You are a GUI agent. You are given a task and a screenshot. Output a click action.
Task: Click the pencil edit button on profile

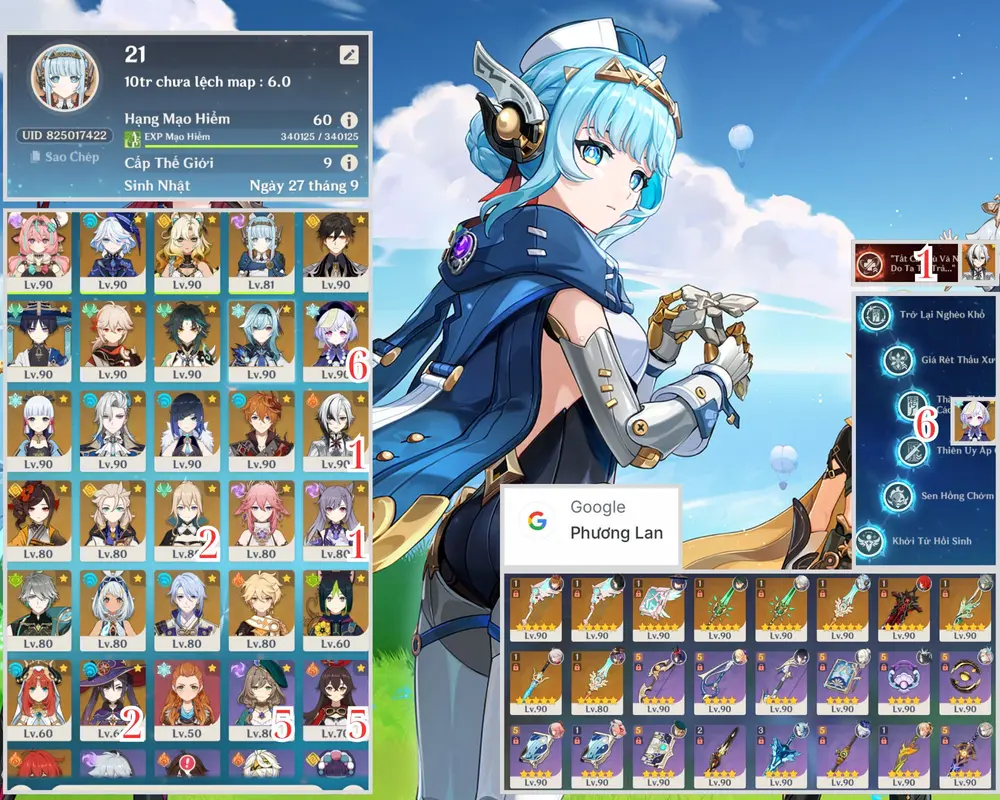(x=349, y=55)
